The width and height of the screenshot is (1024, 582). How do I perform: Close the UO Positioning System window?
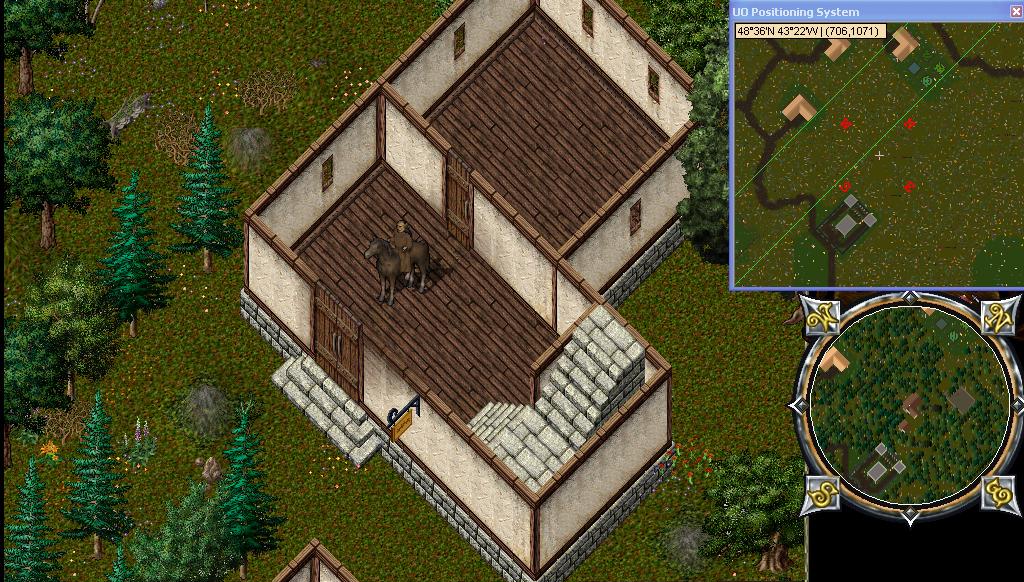(x=1017, y=12)
